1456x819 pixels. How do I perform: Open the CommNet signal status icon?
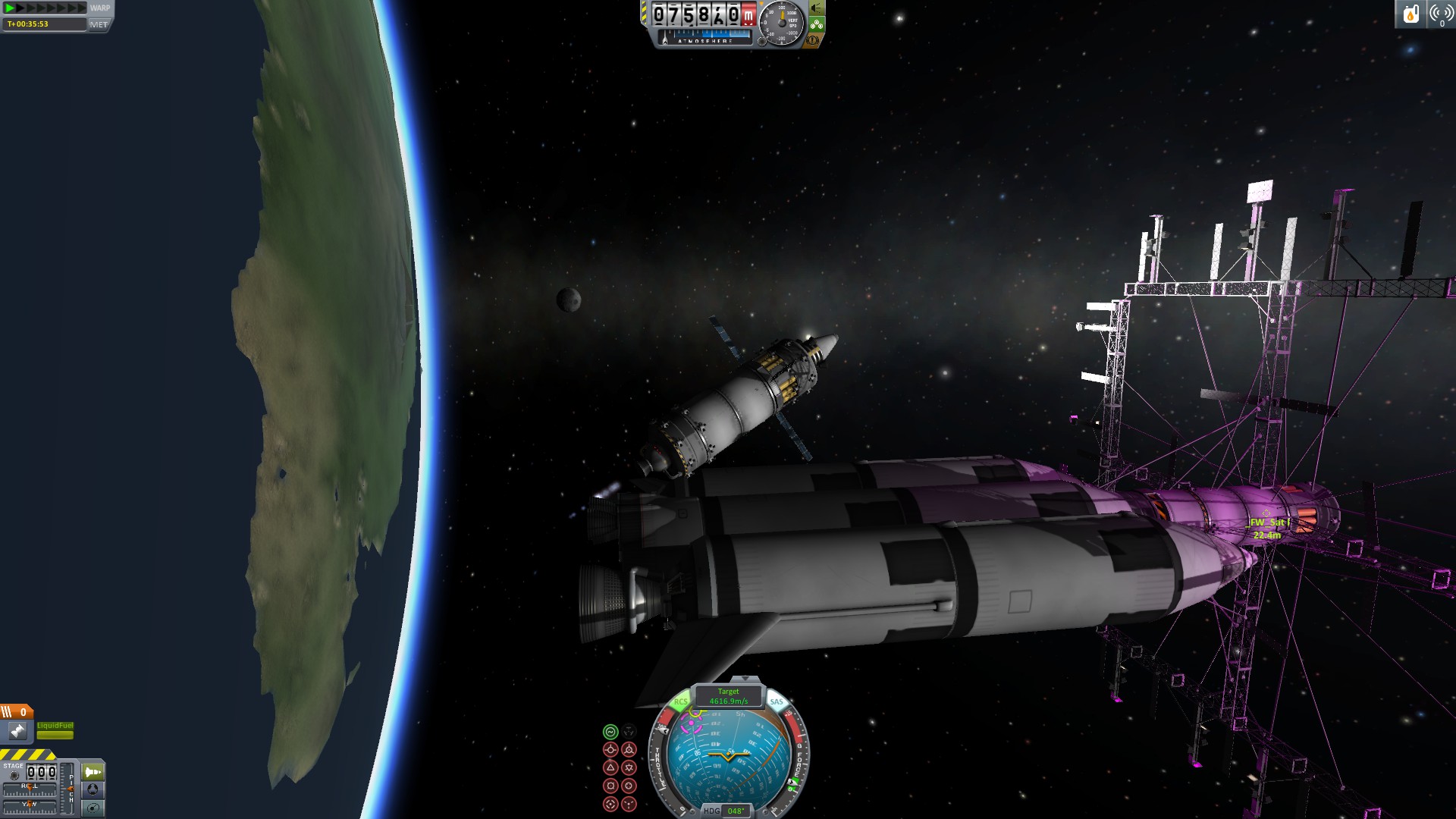(1440, 14)
